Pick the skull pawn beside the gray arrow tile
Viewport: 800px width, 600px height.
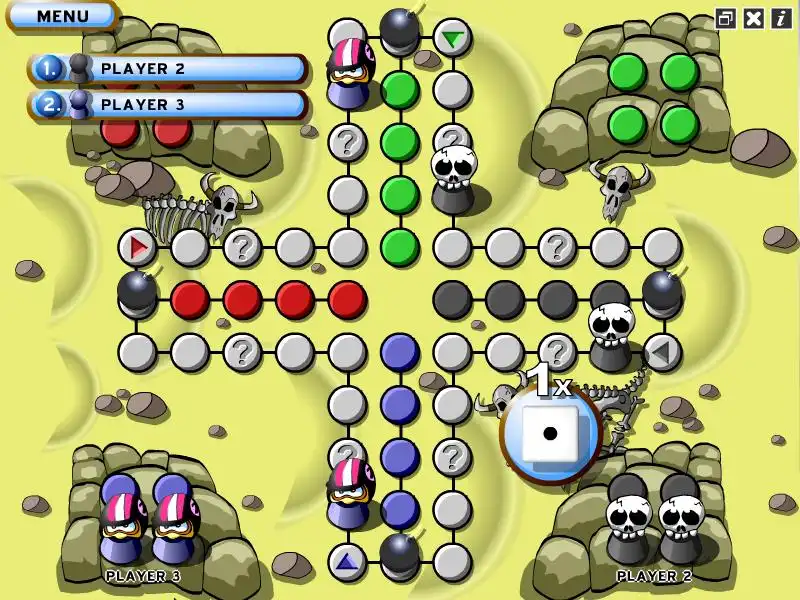pos(610,337)
